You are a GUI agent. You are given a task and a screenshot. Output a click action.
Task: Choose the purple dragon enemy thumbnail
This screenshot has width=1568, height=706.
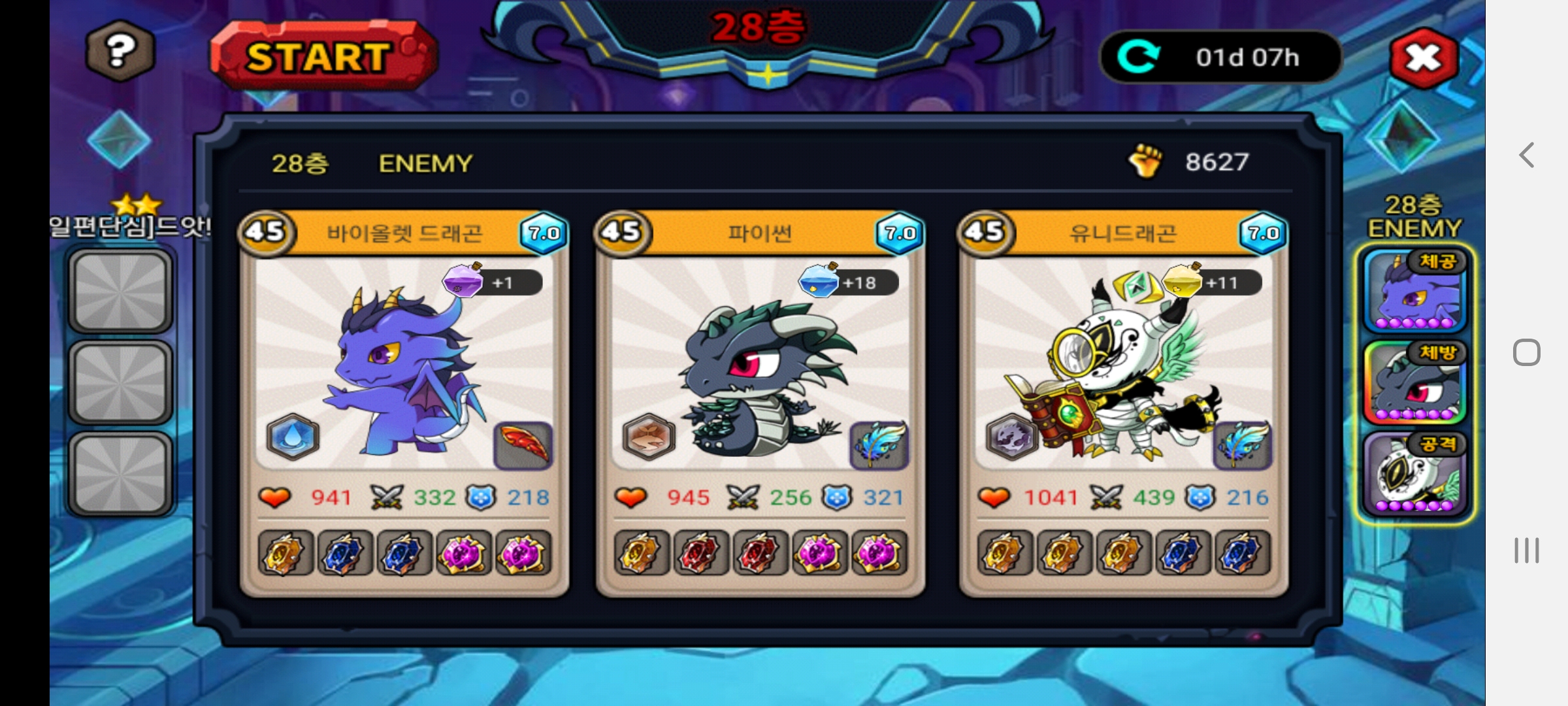click(x=1414, y=292)
